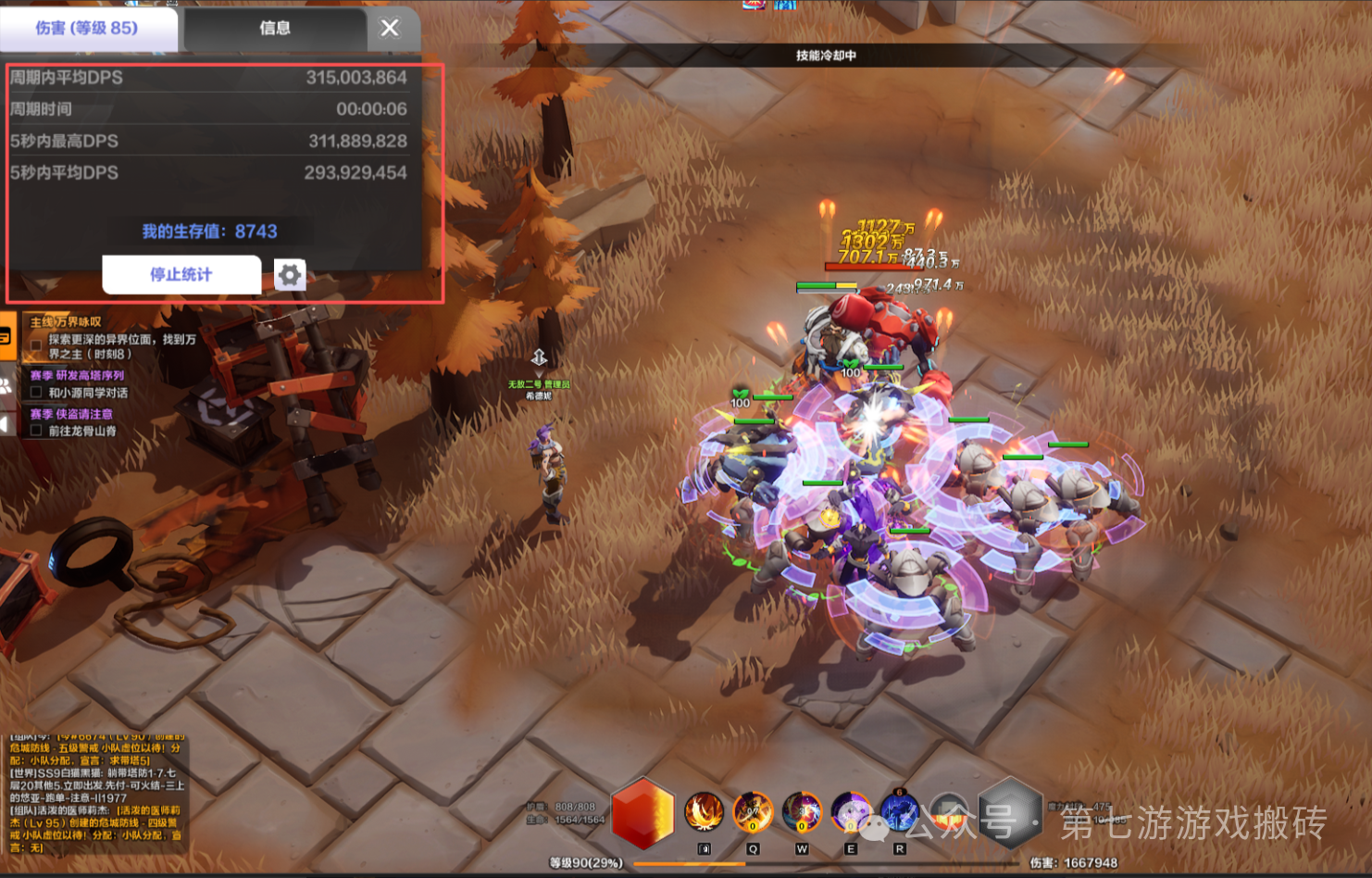Screen dimensions: 1372x878
Task: Switch to the 伤害 (等级 85) tab
Action: [x=87, y=28]
